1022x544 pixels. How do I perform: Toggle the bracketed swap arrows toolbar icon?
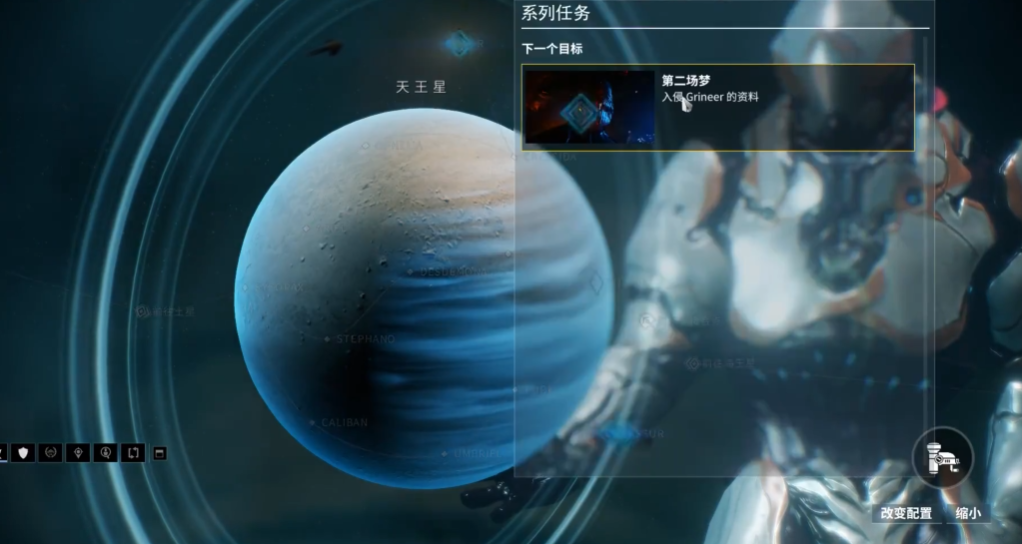pos(132,453)
